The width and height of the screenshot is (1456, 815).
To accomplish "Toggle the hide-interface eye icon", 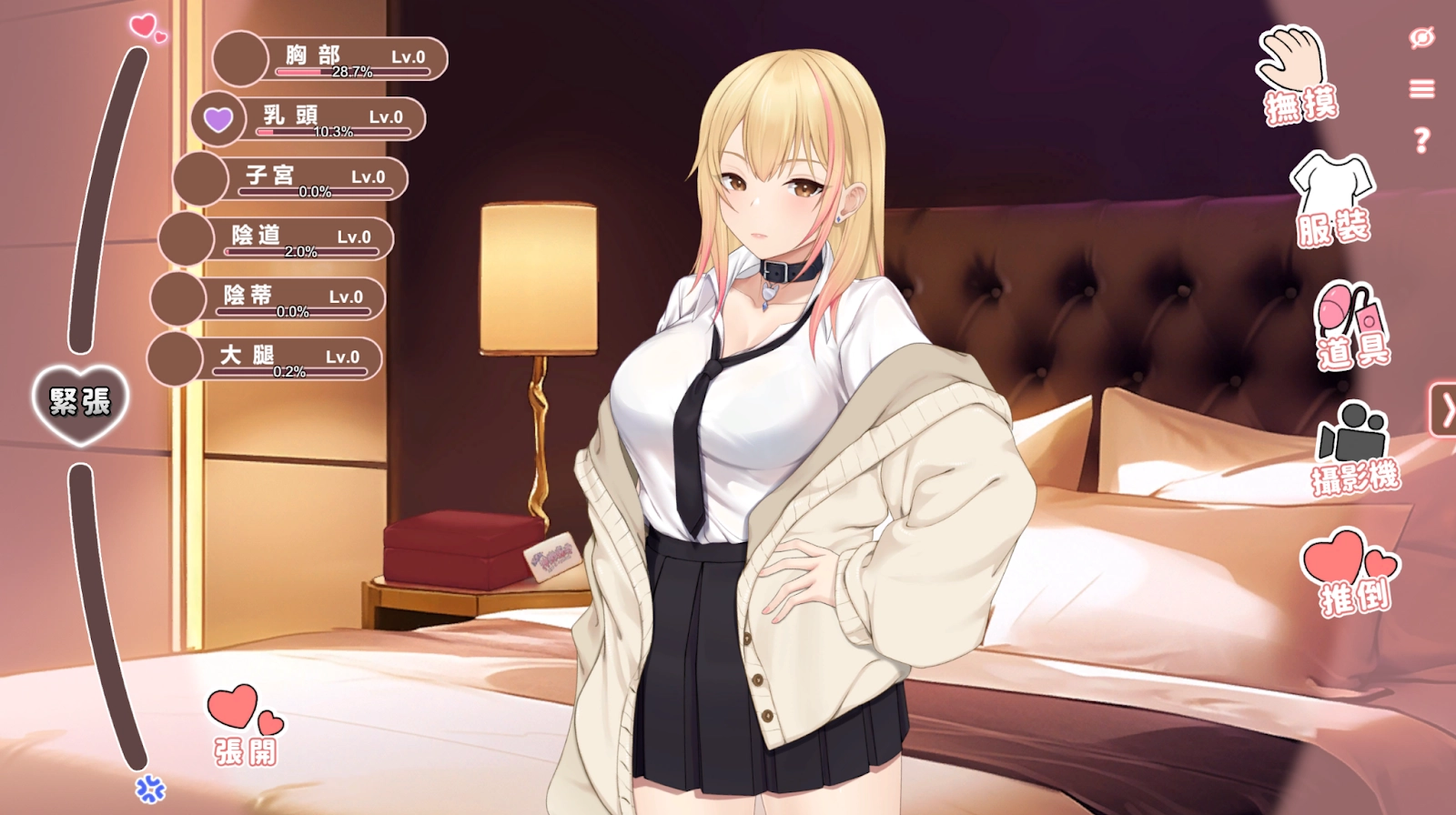I will [1421, 37].
